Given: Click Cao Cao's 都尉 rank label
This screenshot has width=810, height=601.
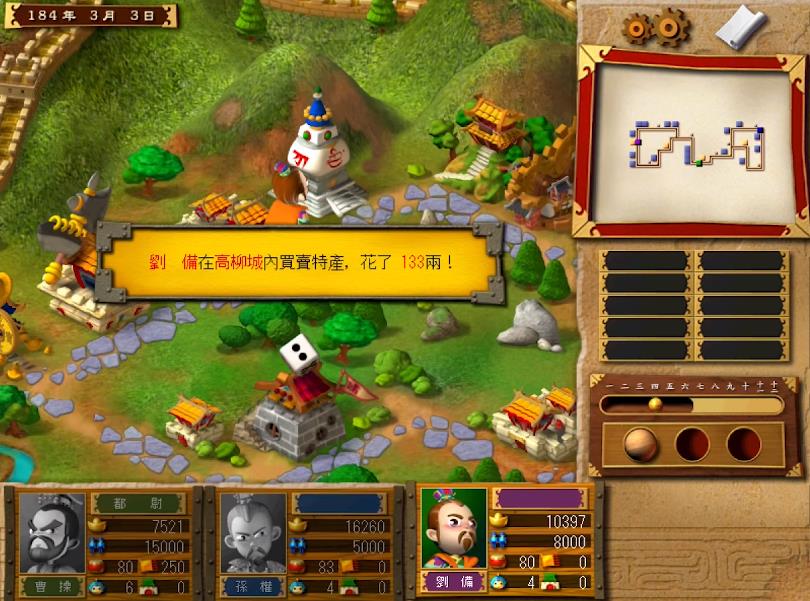Looking at the screenshot, I should pos(138,503).
